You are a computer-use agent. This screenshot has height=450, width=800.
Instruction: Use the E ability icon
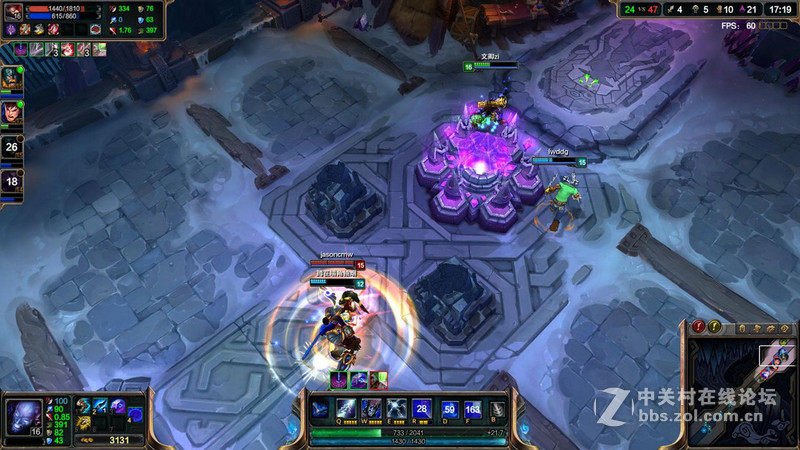(x=396, y=409)
